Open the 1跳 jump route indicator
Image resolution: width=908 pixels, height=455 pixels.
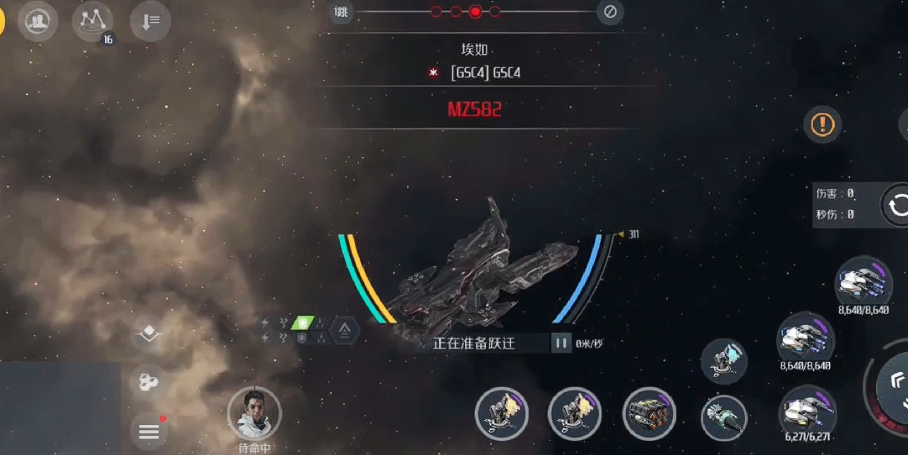pos(342,12)
